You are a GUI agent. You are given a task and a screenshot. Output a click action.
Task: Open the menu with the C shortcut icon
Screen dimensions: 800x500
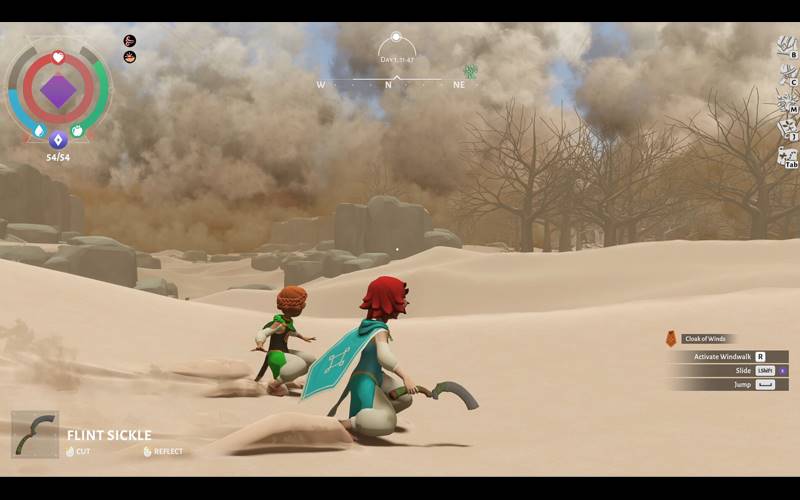point(787,74)
